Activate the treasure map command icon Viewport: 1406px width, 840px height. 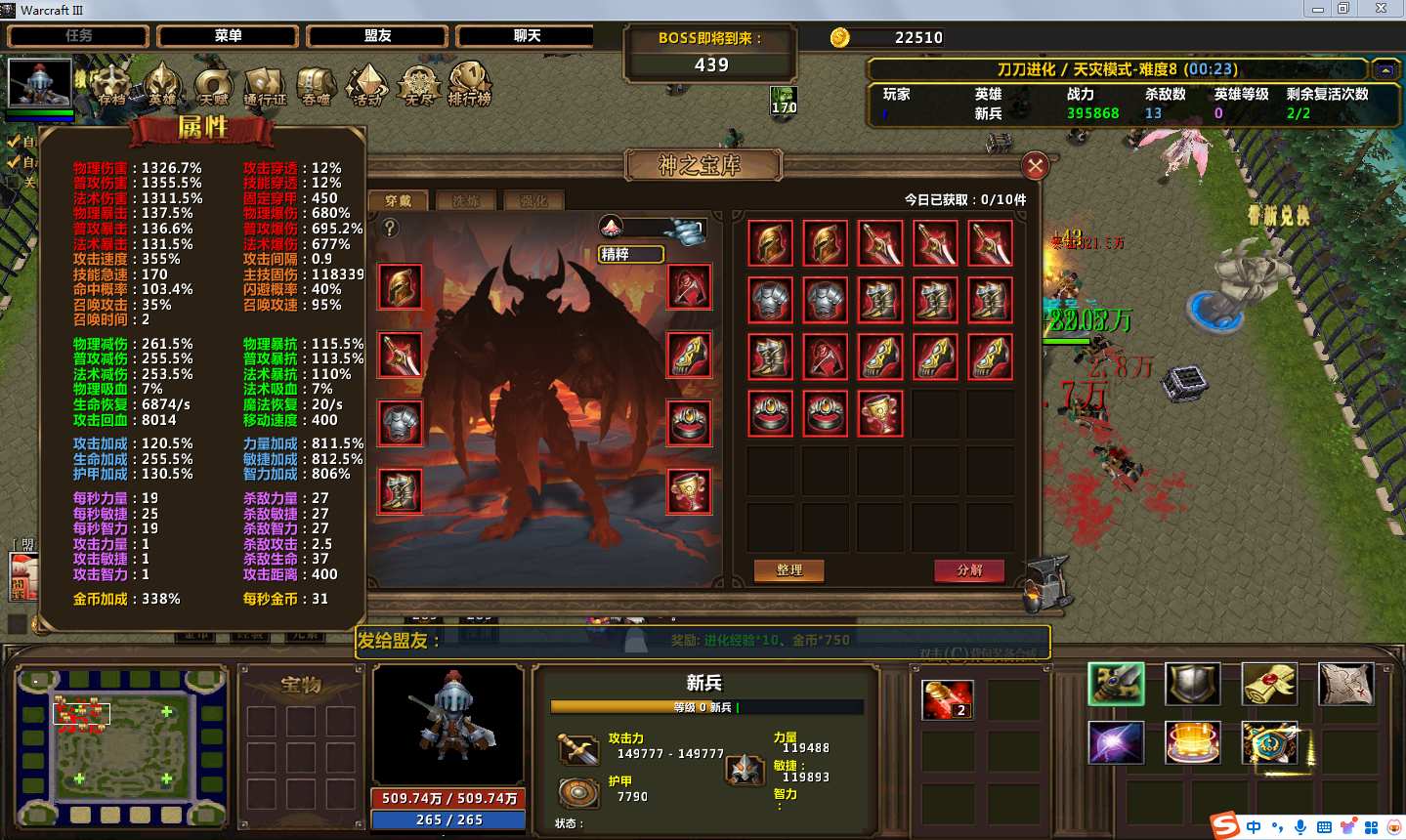(1345, 685)
